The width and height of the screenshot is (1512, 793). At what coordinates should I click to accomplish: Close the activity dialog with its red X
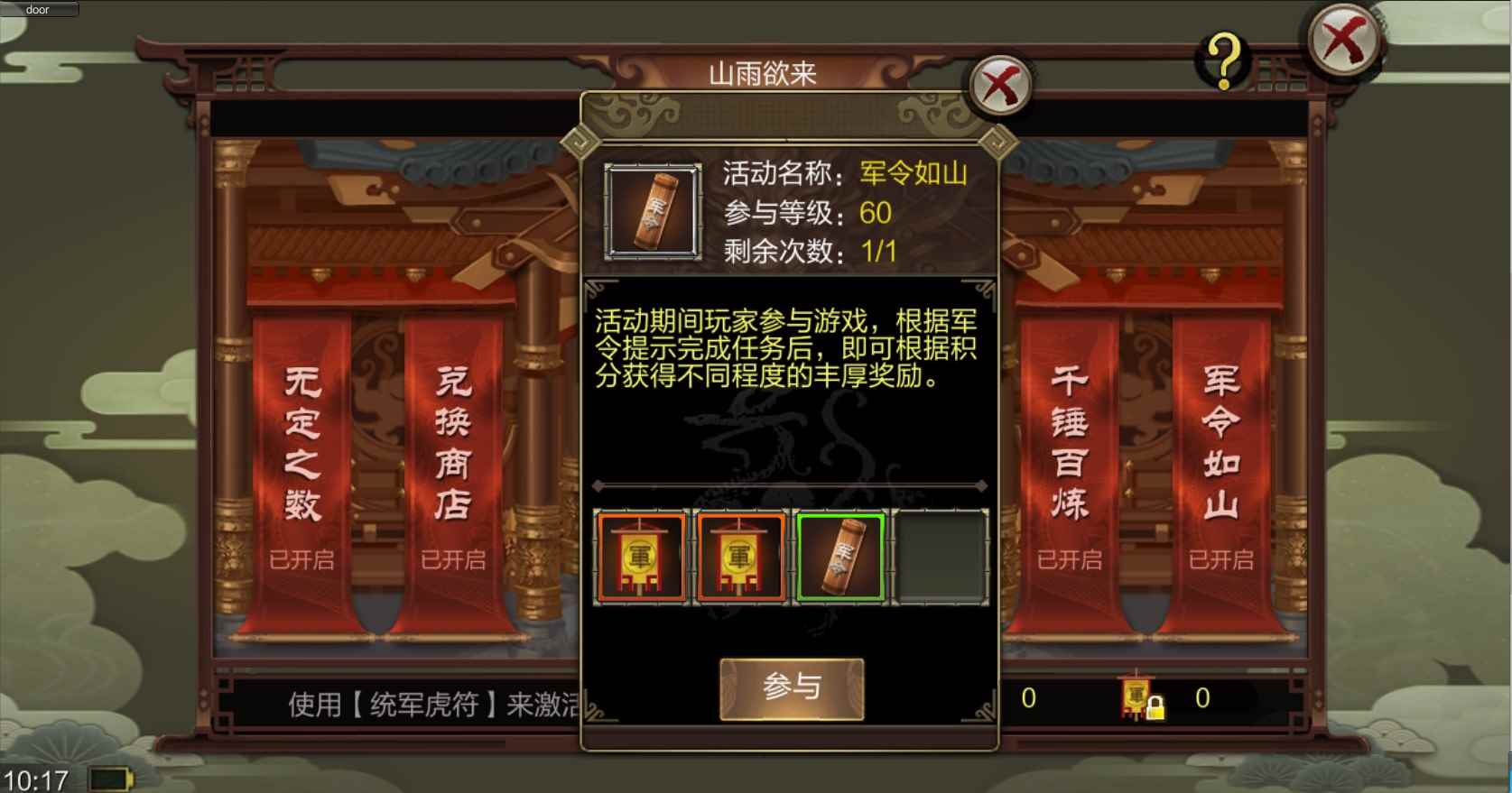click(998, 86)
